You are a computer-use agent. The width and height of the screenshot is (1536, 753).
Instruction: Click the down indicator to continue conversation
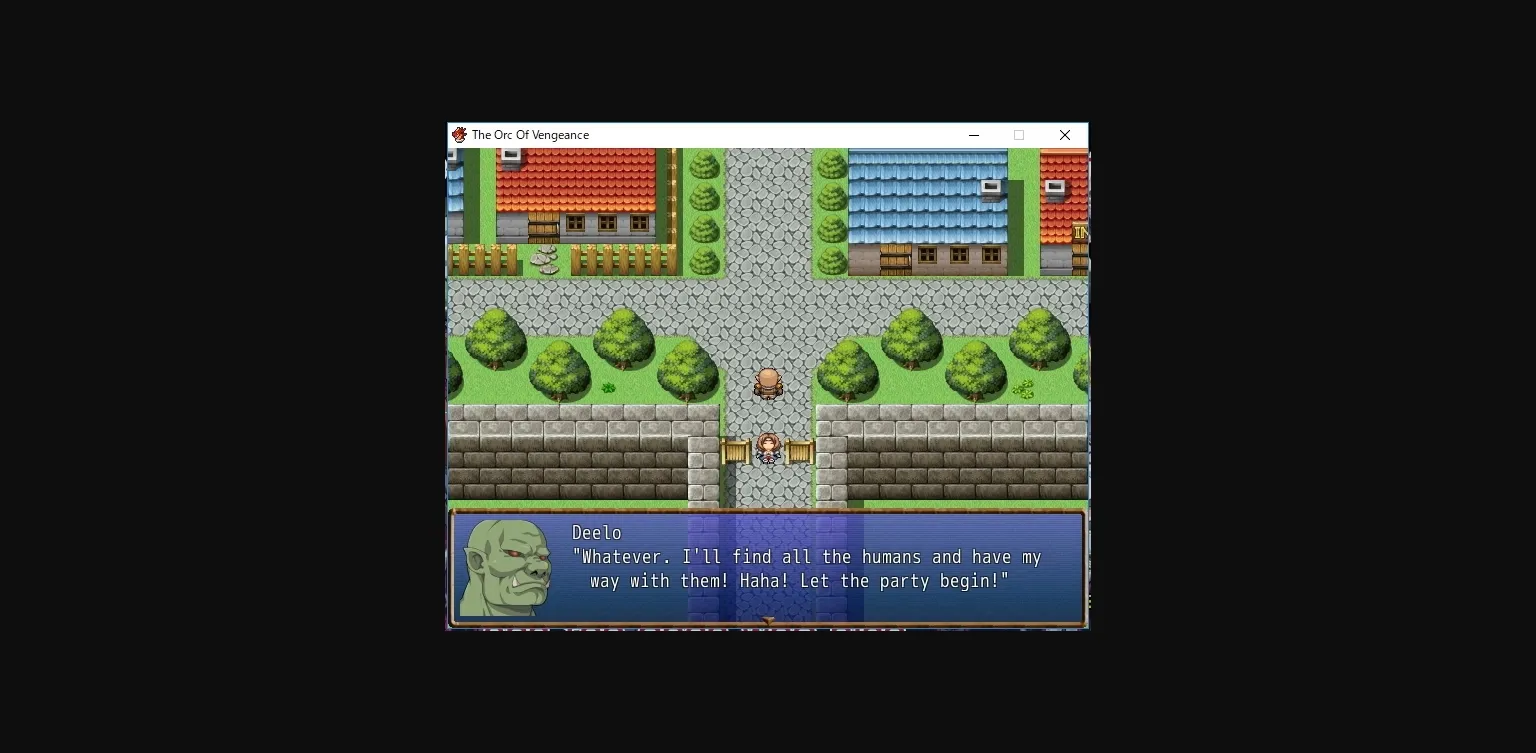coord(768,620)
